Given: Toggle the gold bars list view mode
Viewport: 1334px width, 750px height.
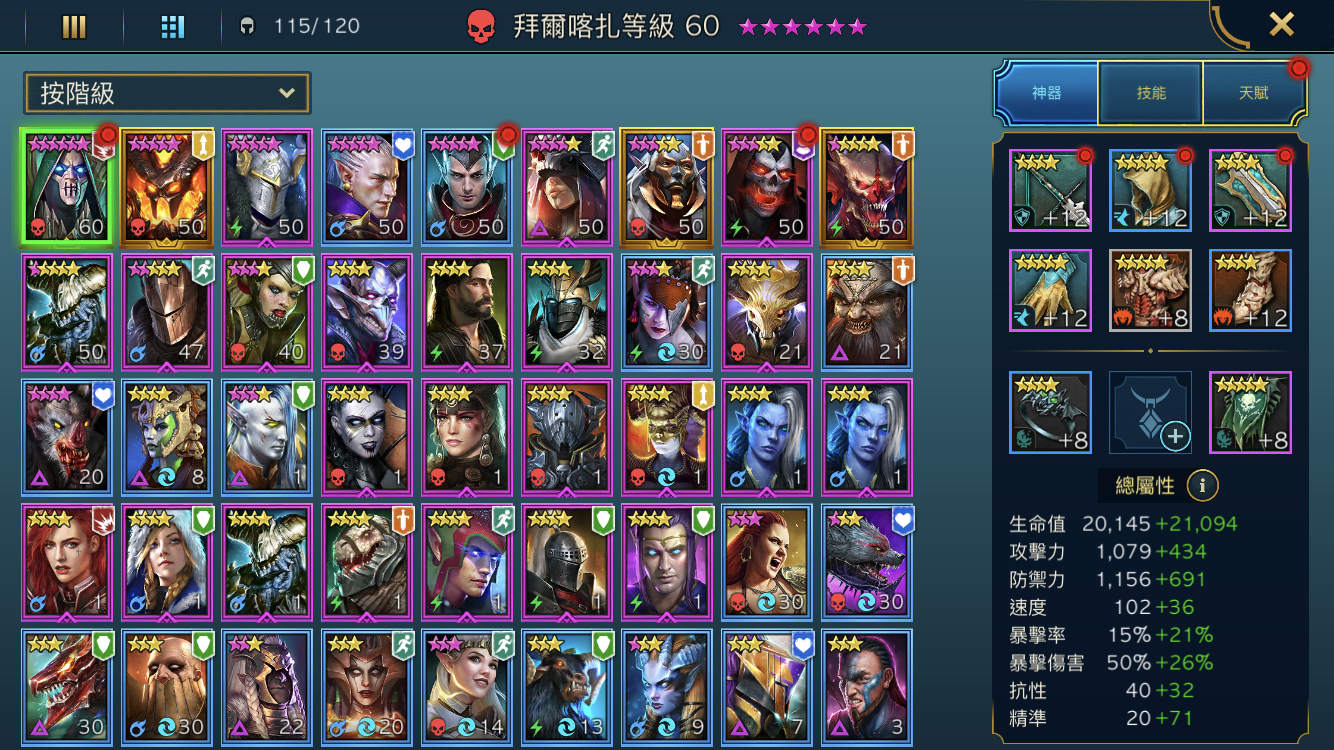Looking at the screenshot, I should click(x=74, y=27).
